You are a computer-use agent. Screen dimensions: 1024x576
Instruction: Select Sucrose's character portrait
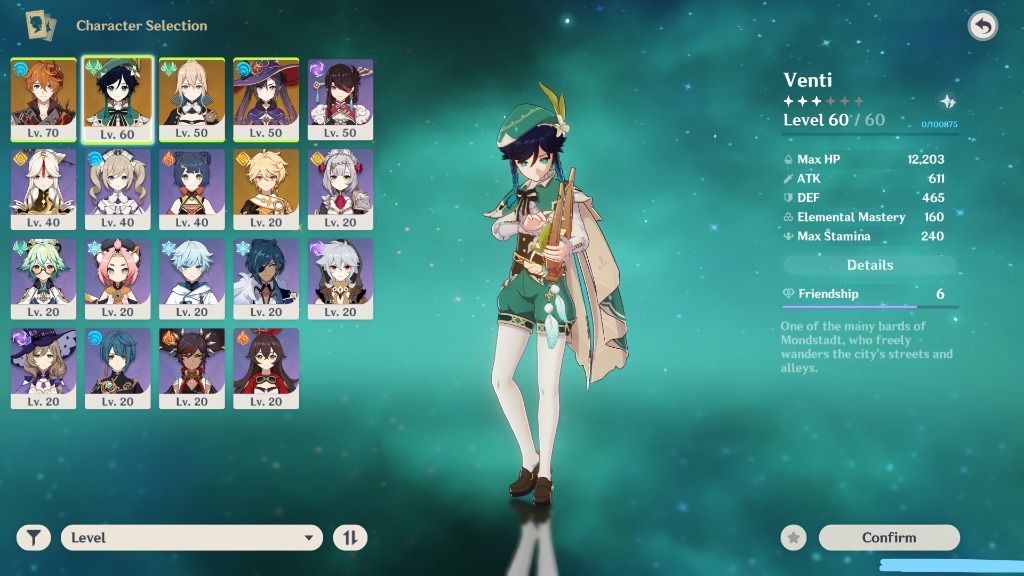(x=44, y=279)
